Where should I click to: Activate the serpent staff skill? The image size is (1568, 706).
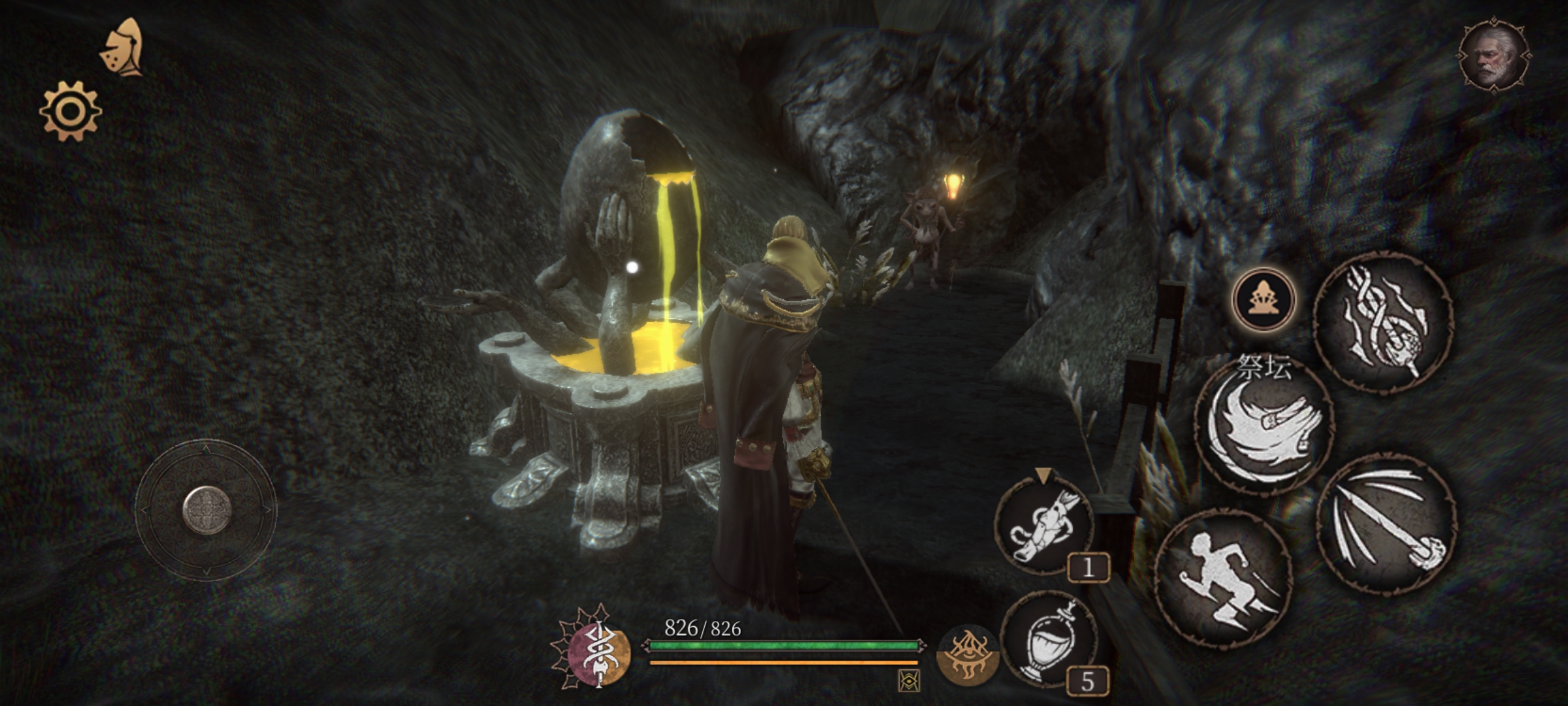click(x=1383, y=323)
